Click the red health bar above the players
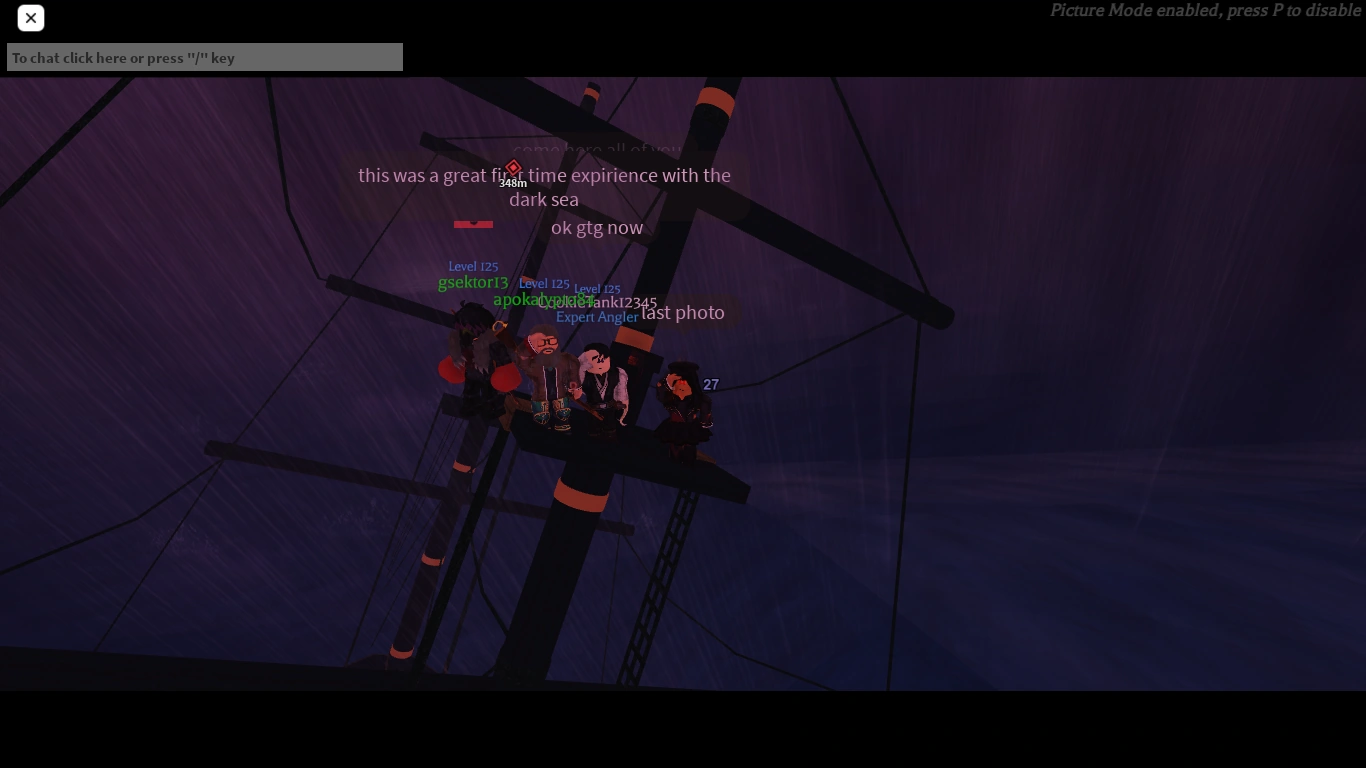Screen dimensions: 1366x768 [x=473, y=223]
